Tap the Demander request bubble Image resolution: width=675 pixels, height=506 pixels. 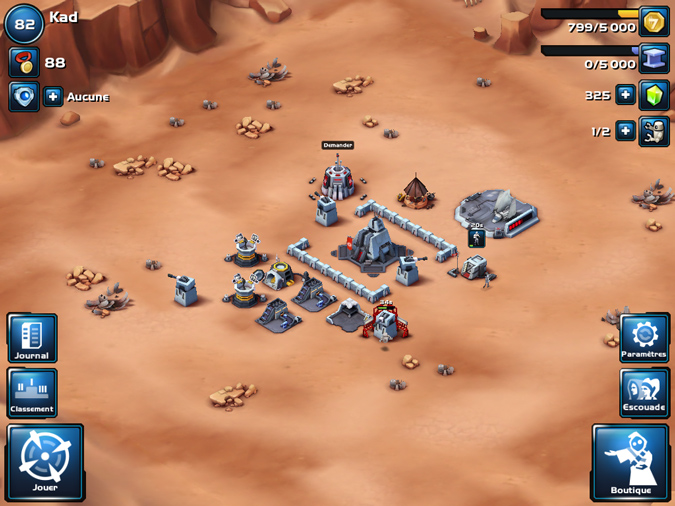click(x=337, y=145)
